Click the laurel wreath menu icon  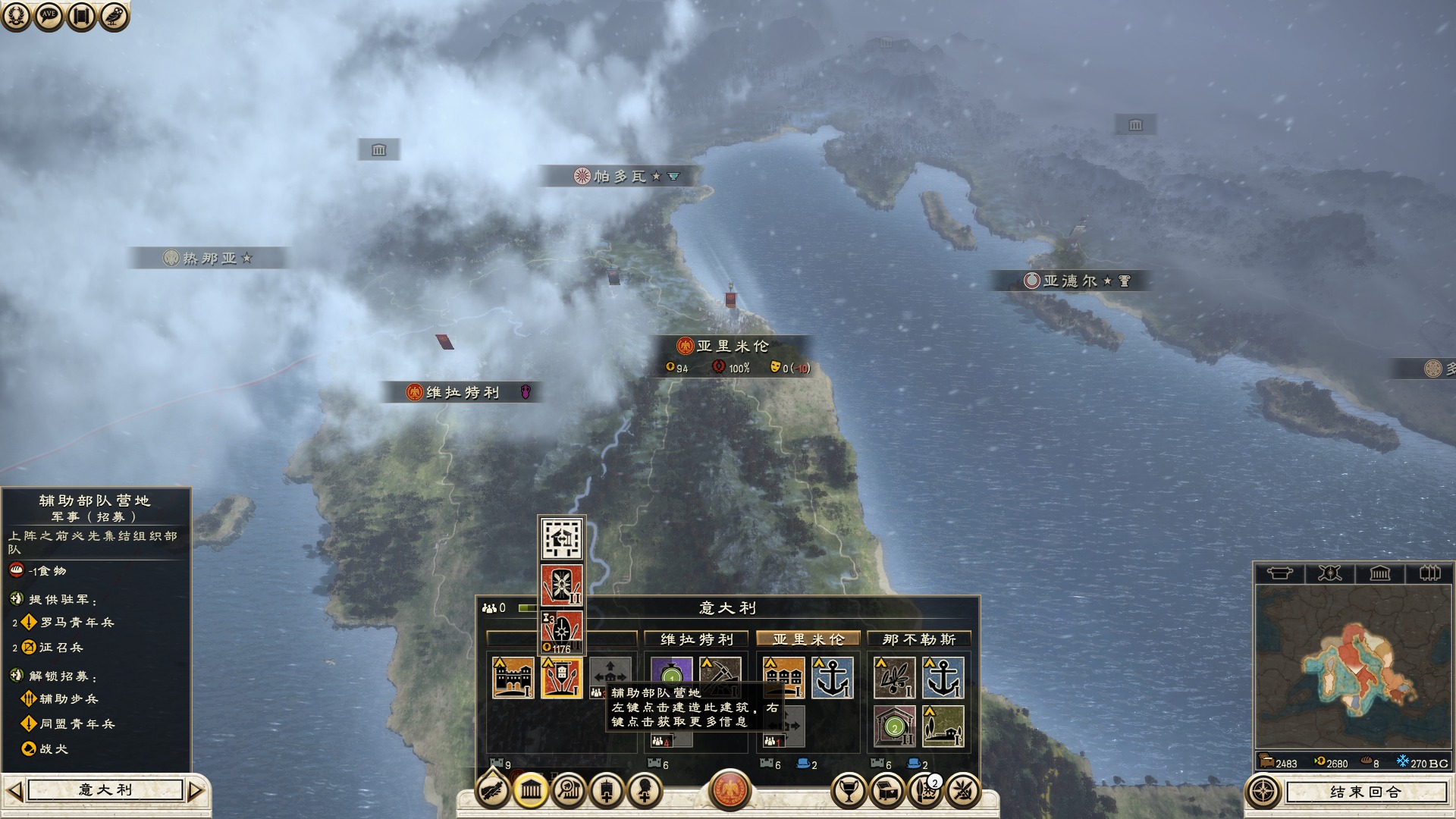(x=16, y=15)
